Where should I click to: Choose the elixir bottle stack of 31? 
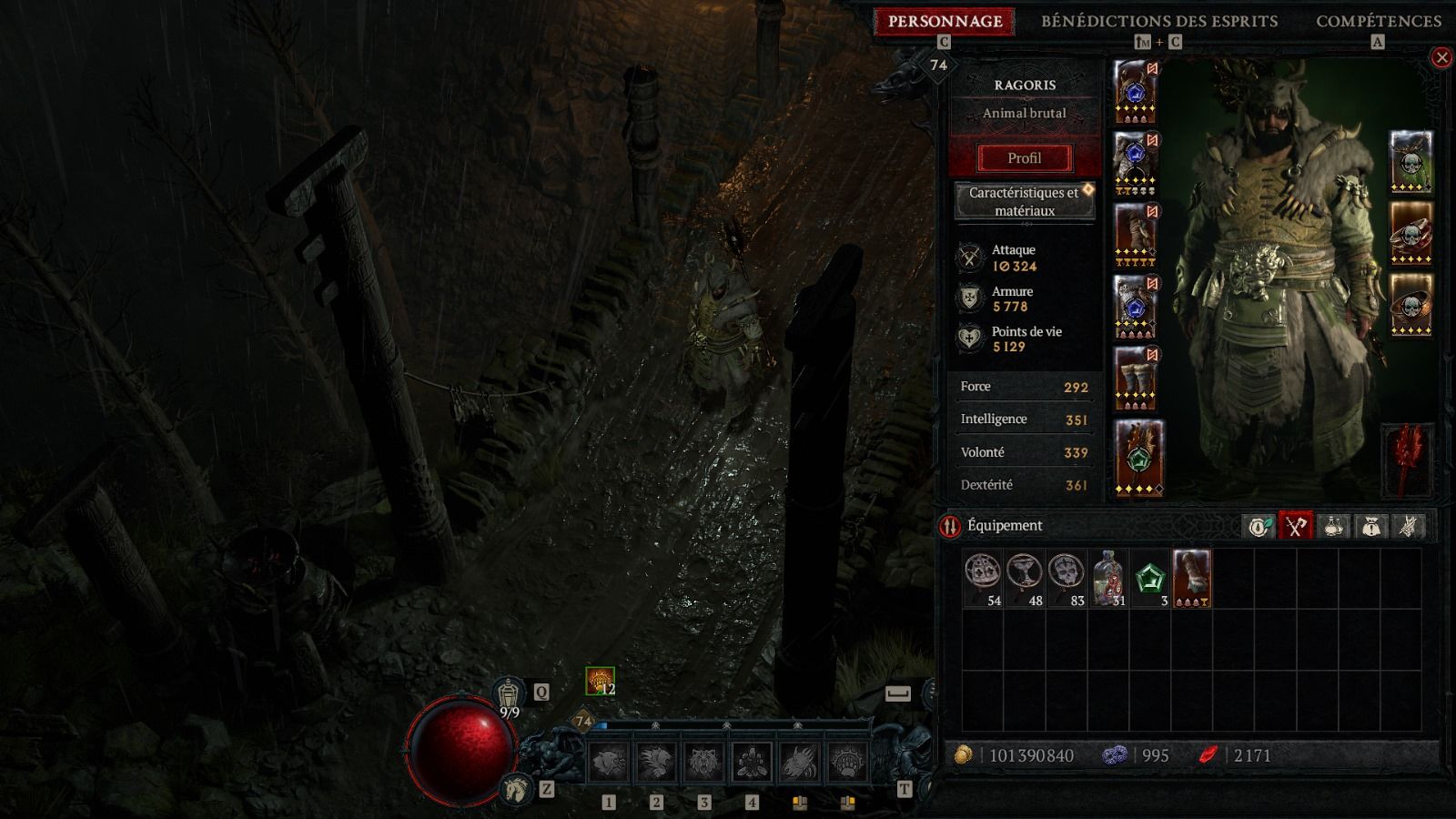1109,579
